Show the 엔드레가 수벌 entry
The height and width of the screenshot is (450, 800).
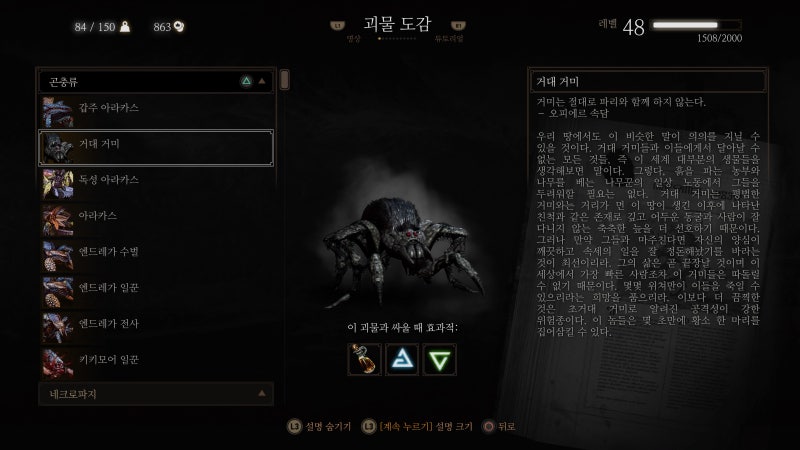tap(155, 252)
